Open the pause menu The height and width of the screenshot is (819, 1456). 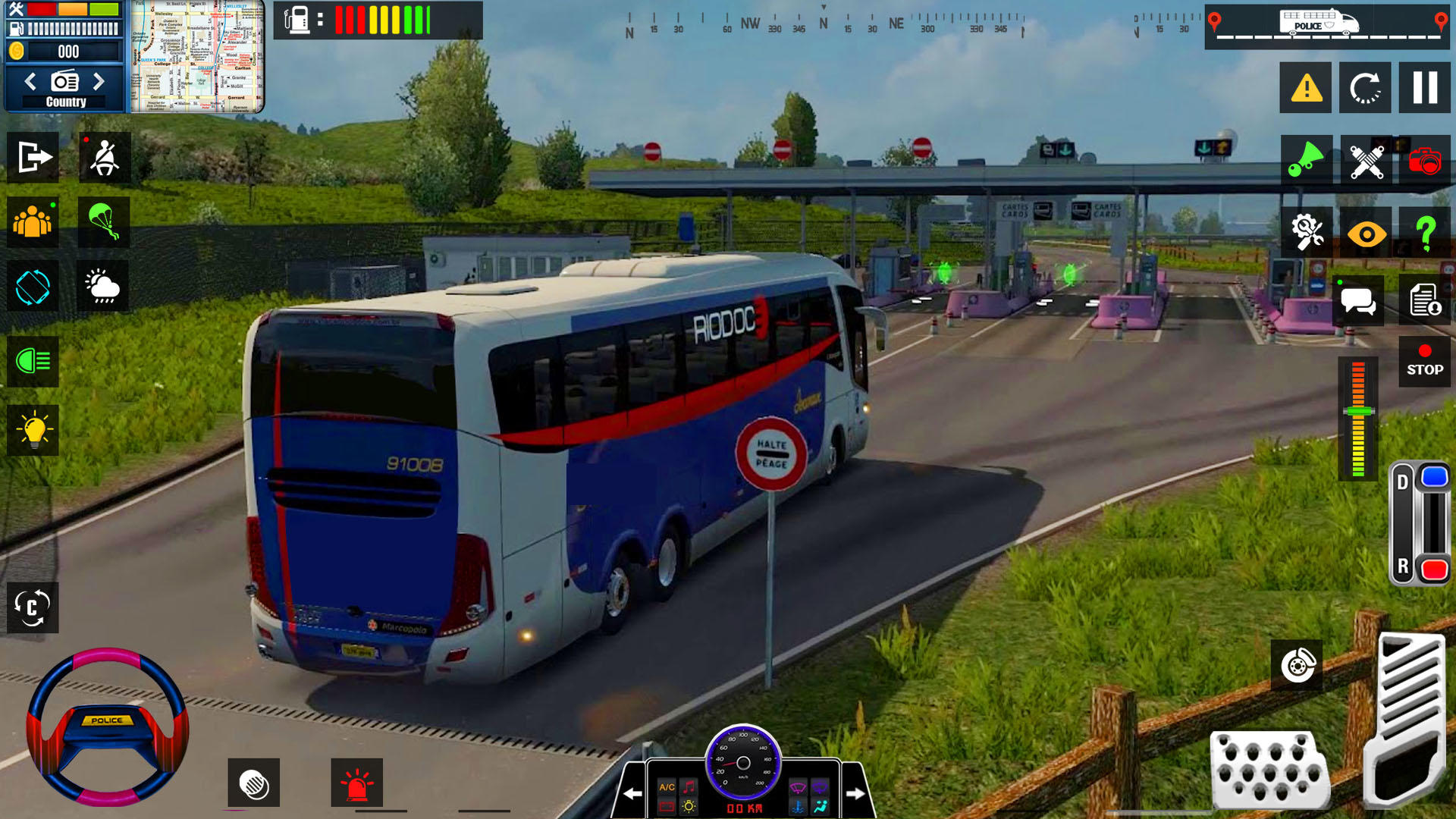pos(1426,87)
